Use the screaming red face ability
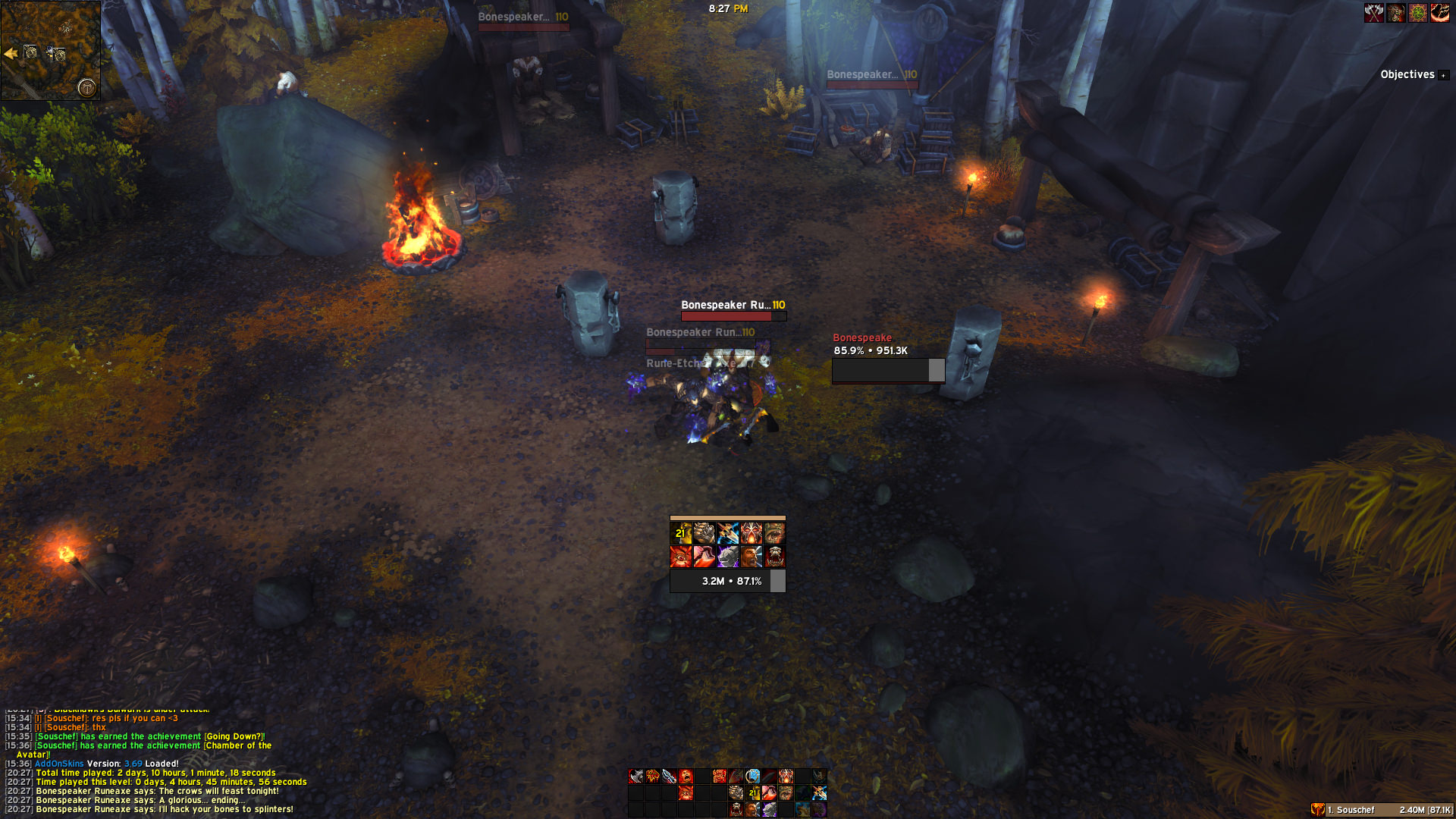Image resolution: width=1456 pixels, height=819 pixels. tap(686, 776)
